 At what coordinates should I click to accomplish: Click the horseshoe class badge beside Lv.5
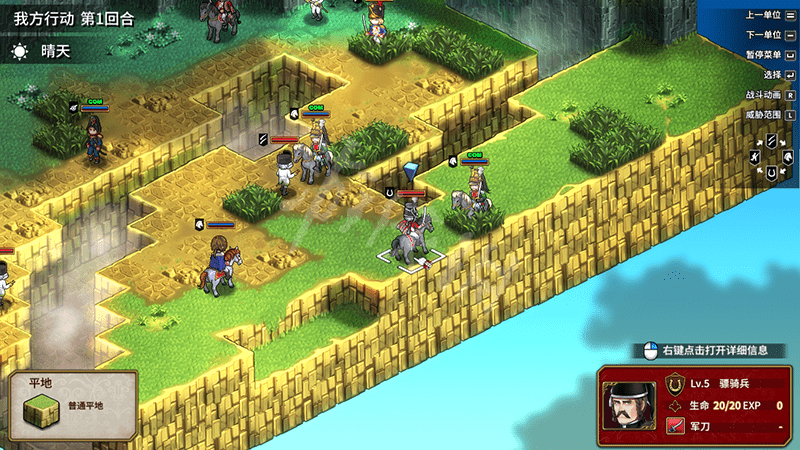coord(675,383)
